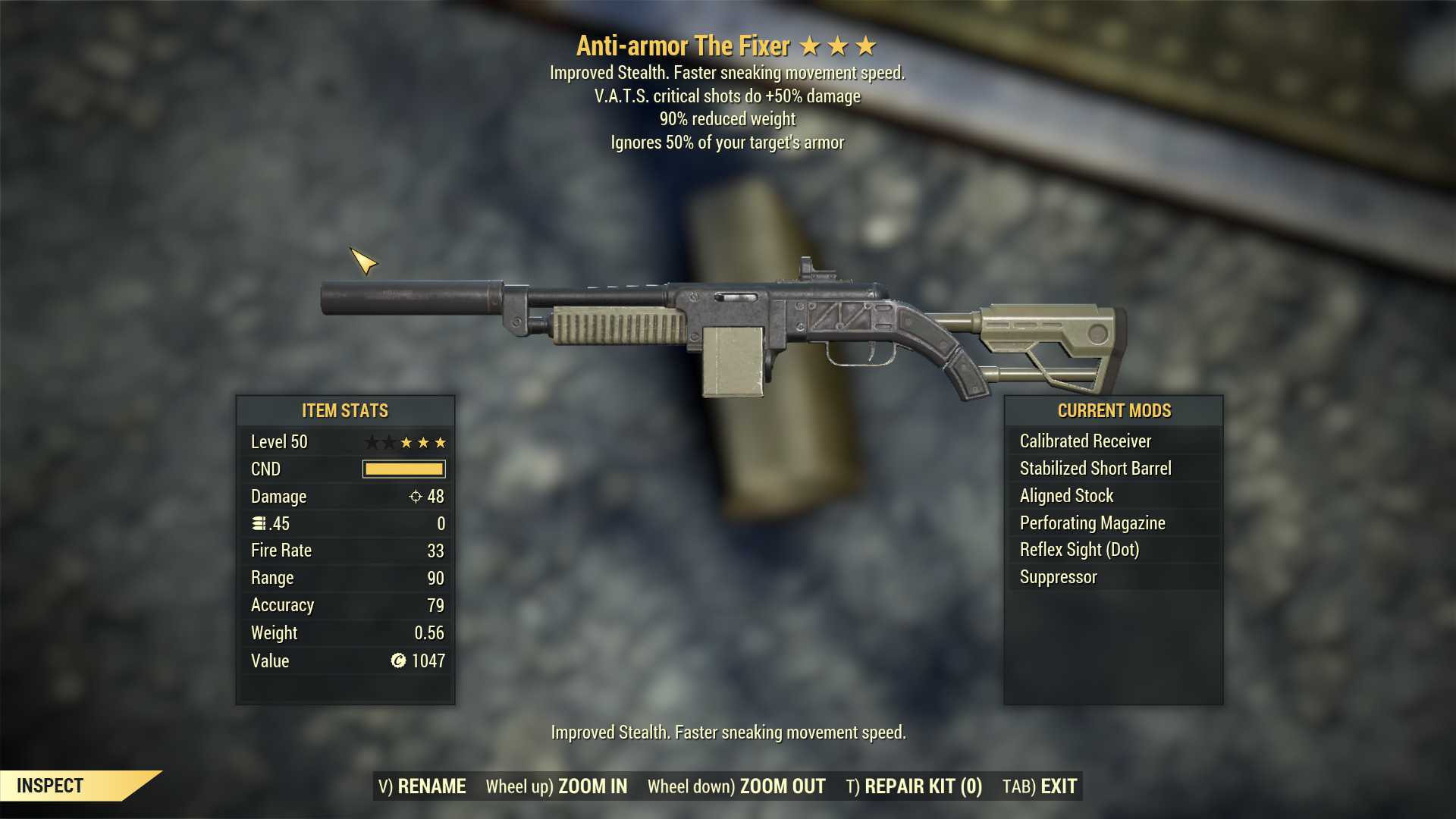
Task: Use the Repair Kit button
Action: [x=914, y=786]
